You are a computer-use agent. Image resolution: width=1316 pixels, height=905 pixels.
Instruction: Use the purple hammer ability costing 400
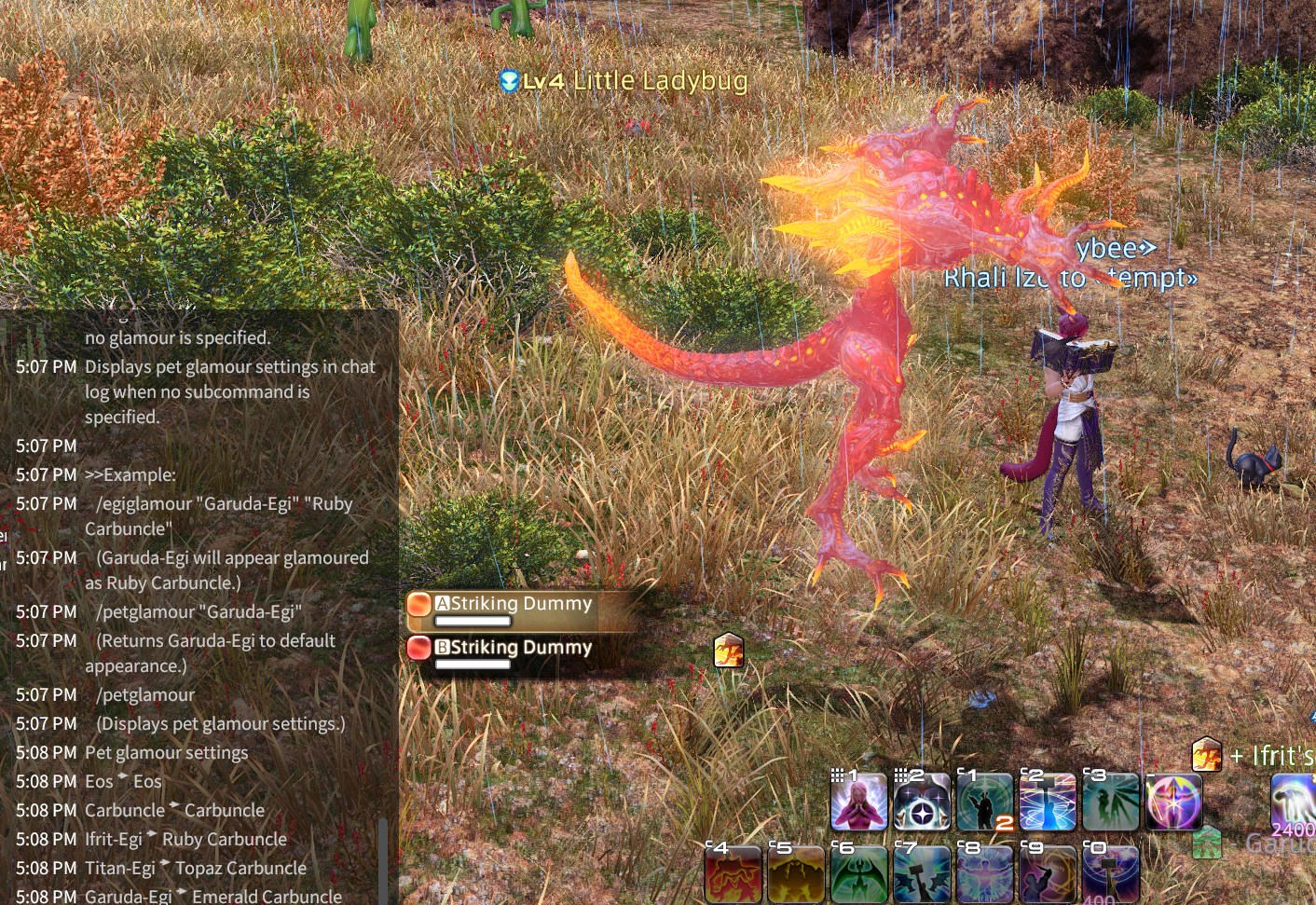[x=1111, y=875]
